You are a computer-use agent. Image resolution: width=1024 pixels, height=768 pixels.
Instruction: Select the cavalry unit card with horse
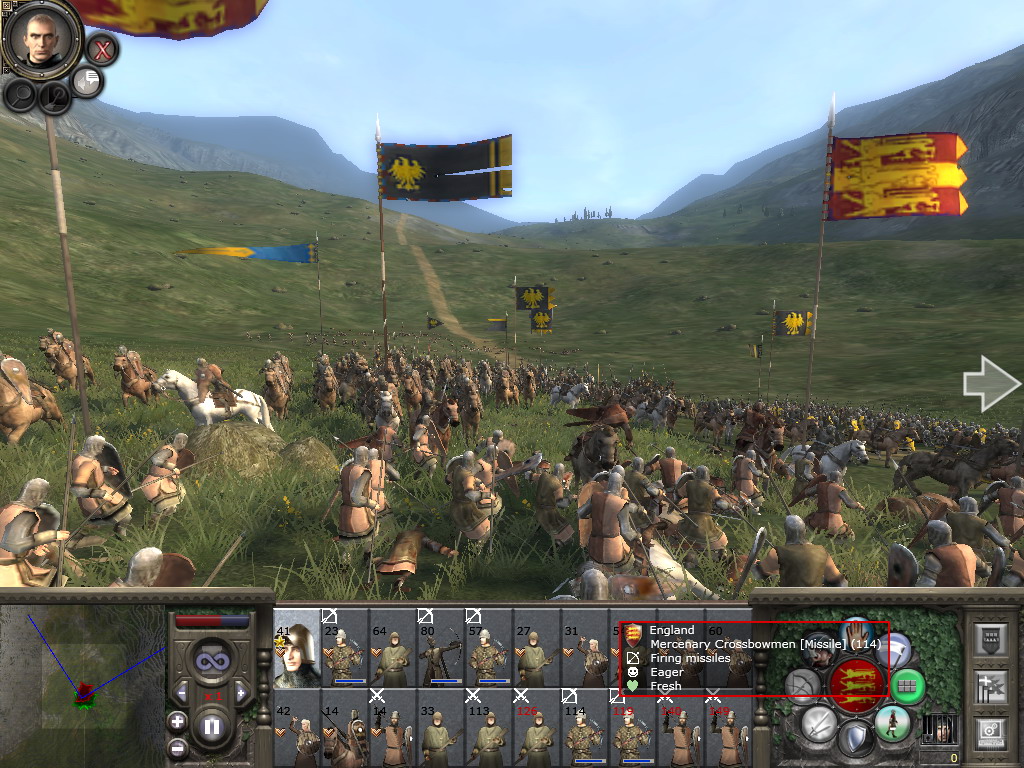click(x=344, y=728)
